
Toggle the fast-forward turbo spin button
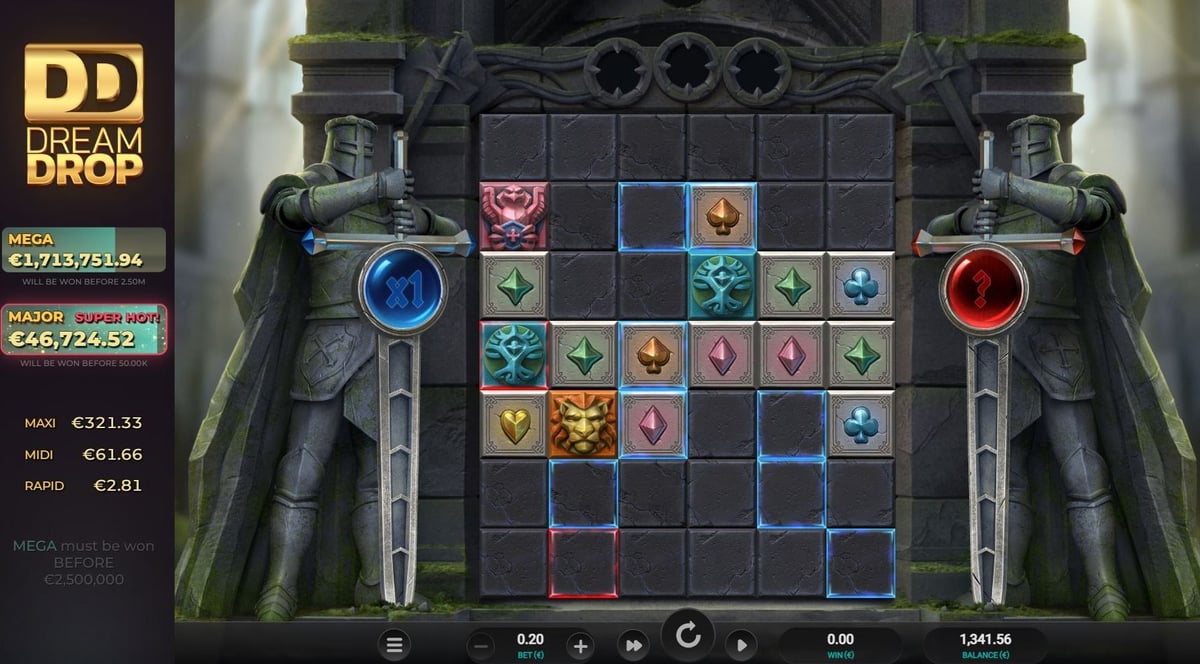(632, 645)
